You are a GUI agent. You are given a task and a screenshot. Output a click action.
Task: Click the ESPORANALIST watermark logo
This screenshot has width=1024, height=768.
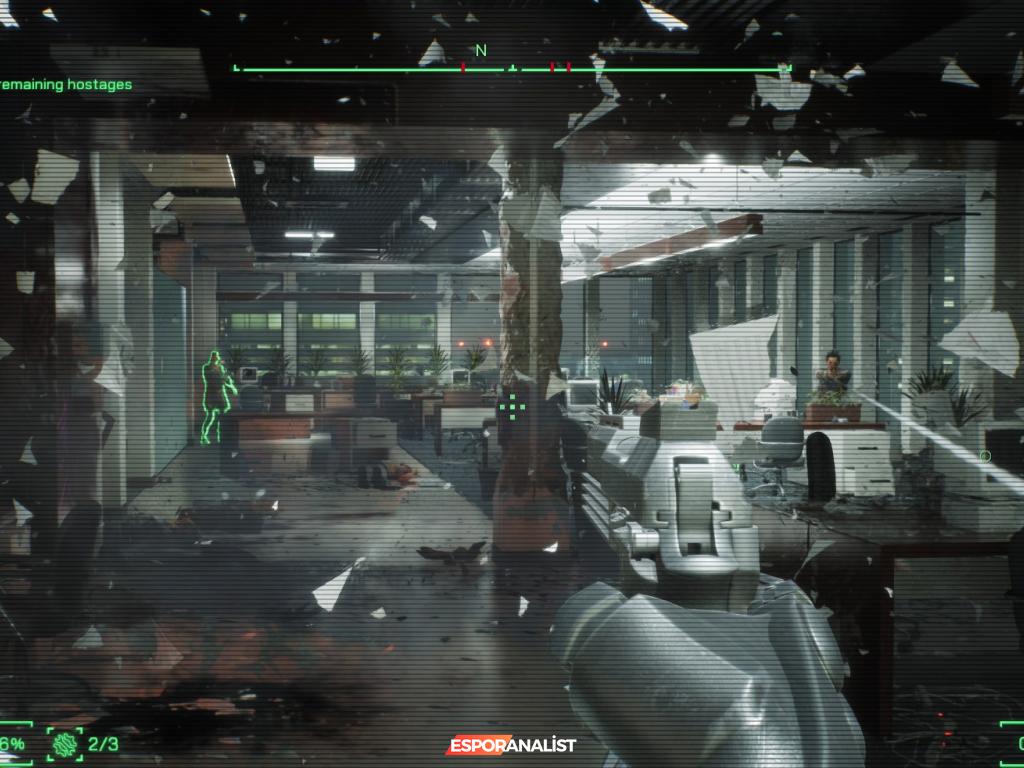pyautogui.click(x=512, y=745)
